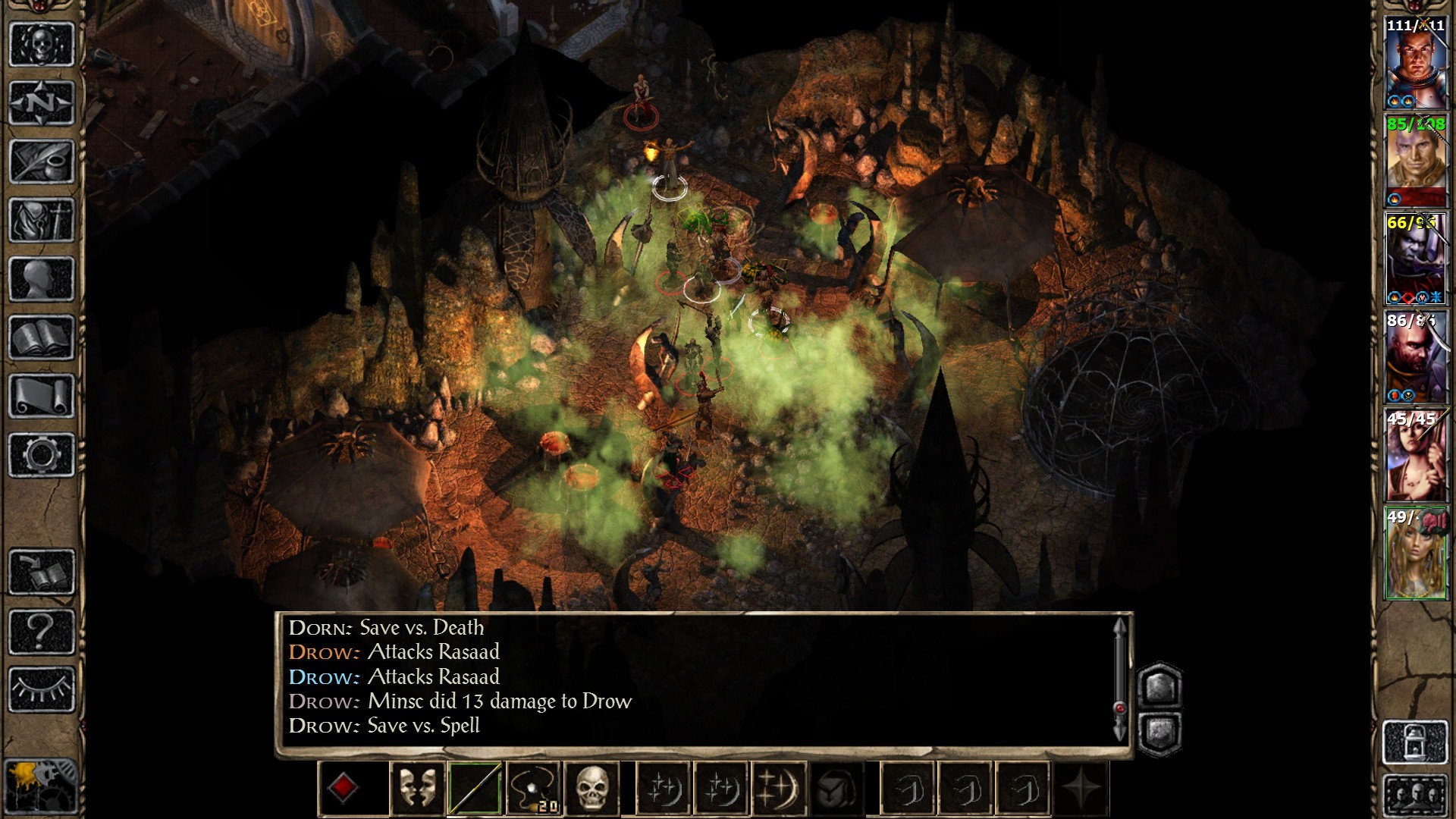Screen dimensions: 1456x819
Task: Open the mage spellbook
Action: click(x=42, y=337)
